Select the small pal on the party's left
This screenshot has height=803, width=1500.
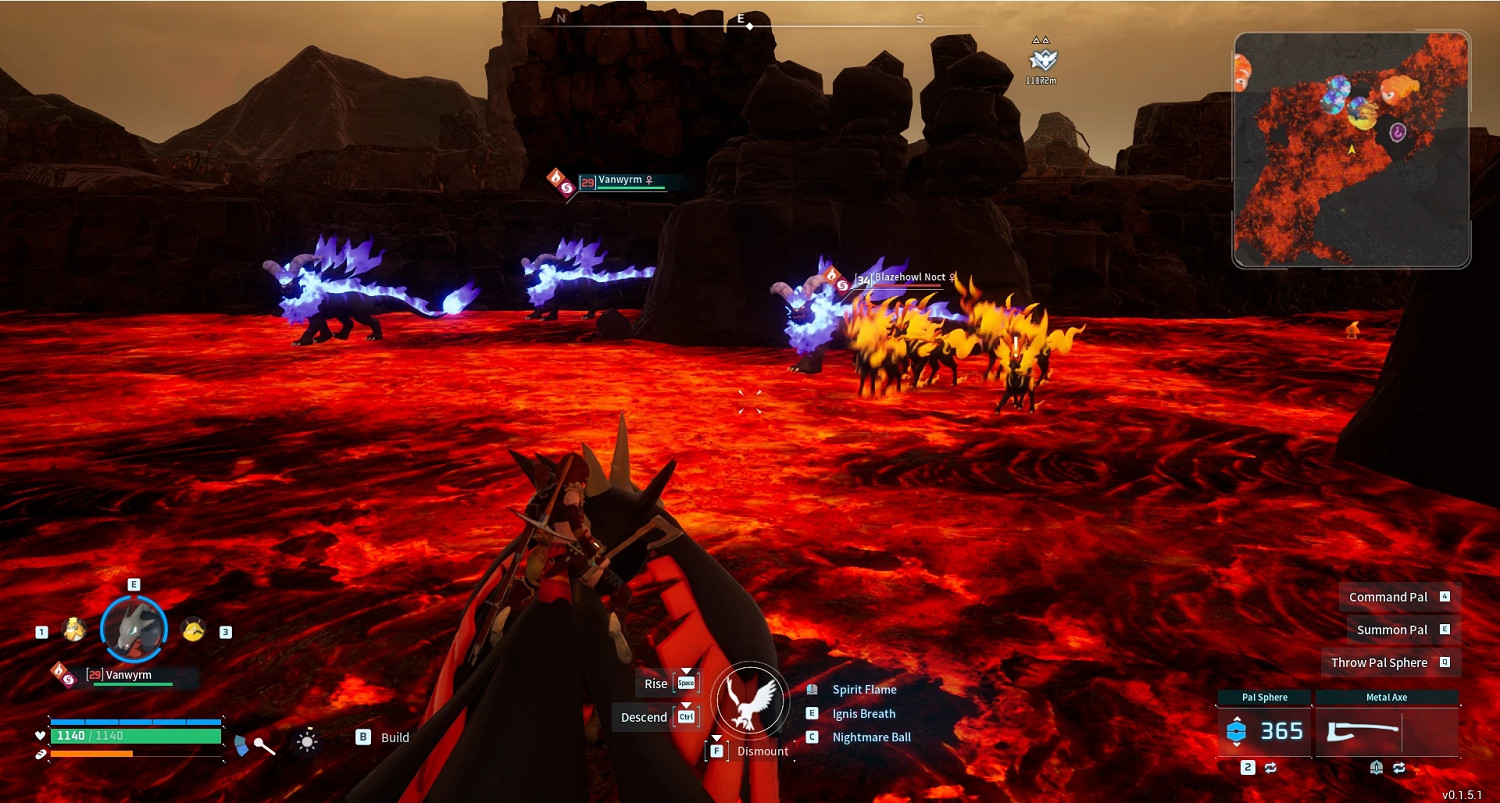coord(73,630)
